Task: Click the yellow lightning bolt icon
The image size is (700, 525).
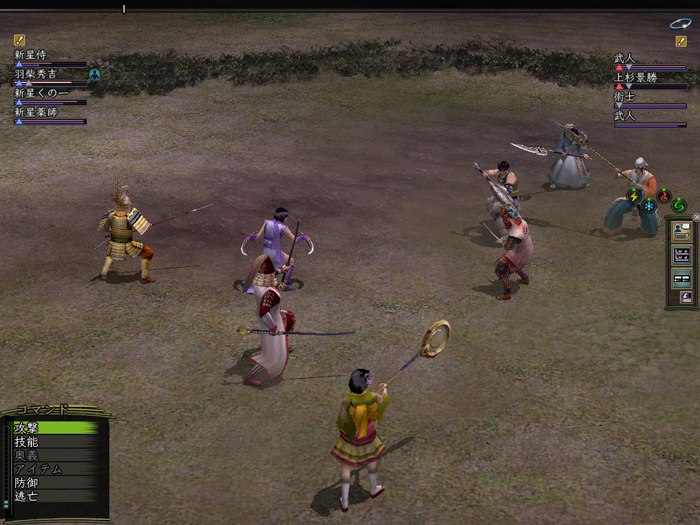Action: tap(633, 195)
